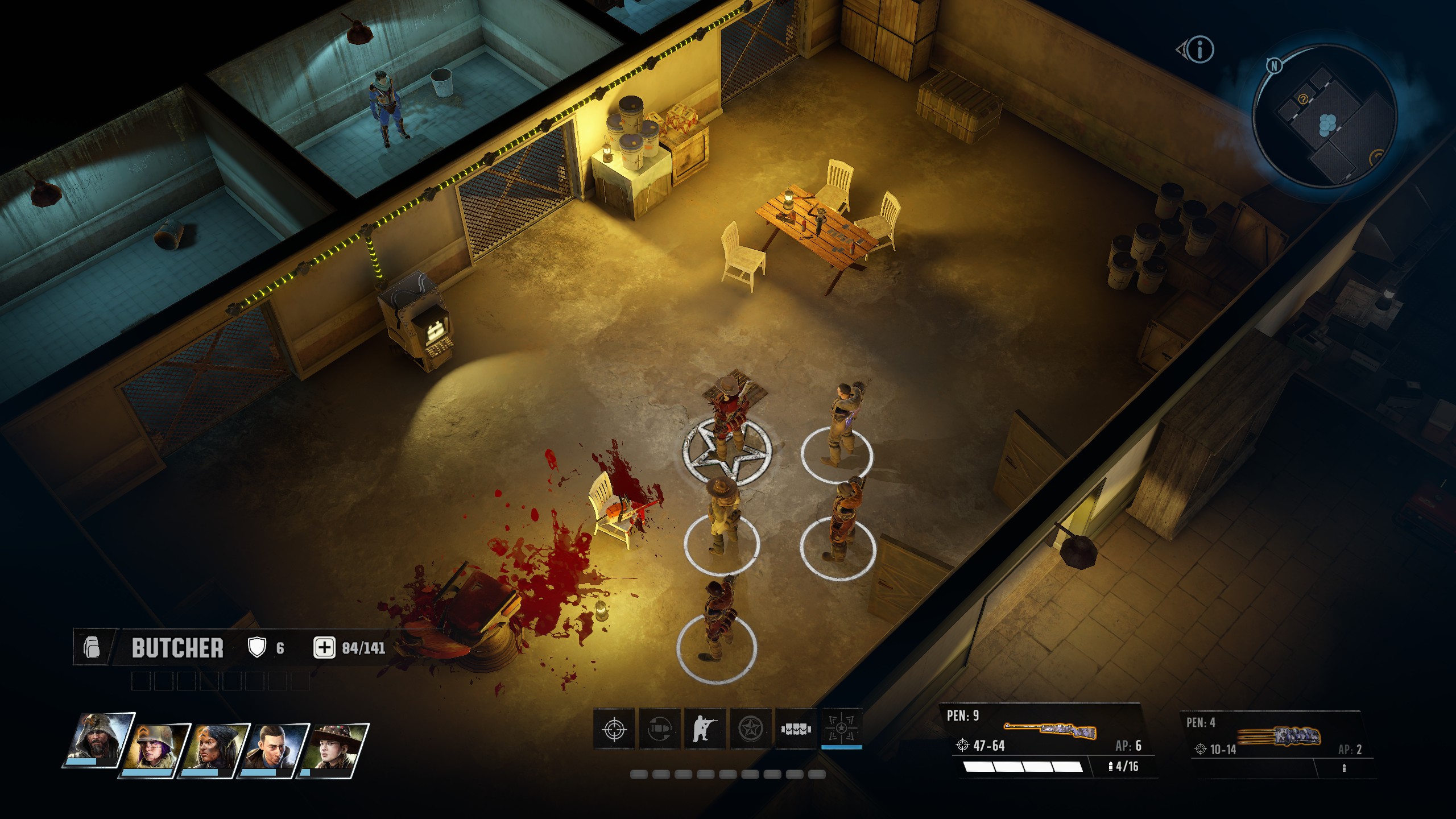Screen dimensions: 1456x819
Task: Click the info icon near the minimap
Action: pyautogui.click(x=1200, y=50)
